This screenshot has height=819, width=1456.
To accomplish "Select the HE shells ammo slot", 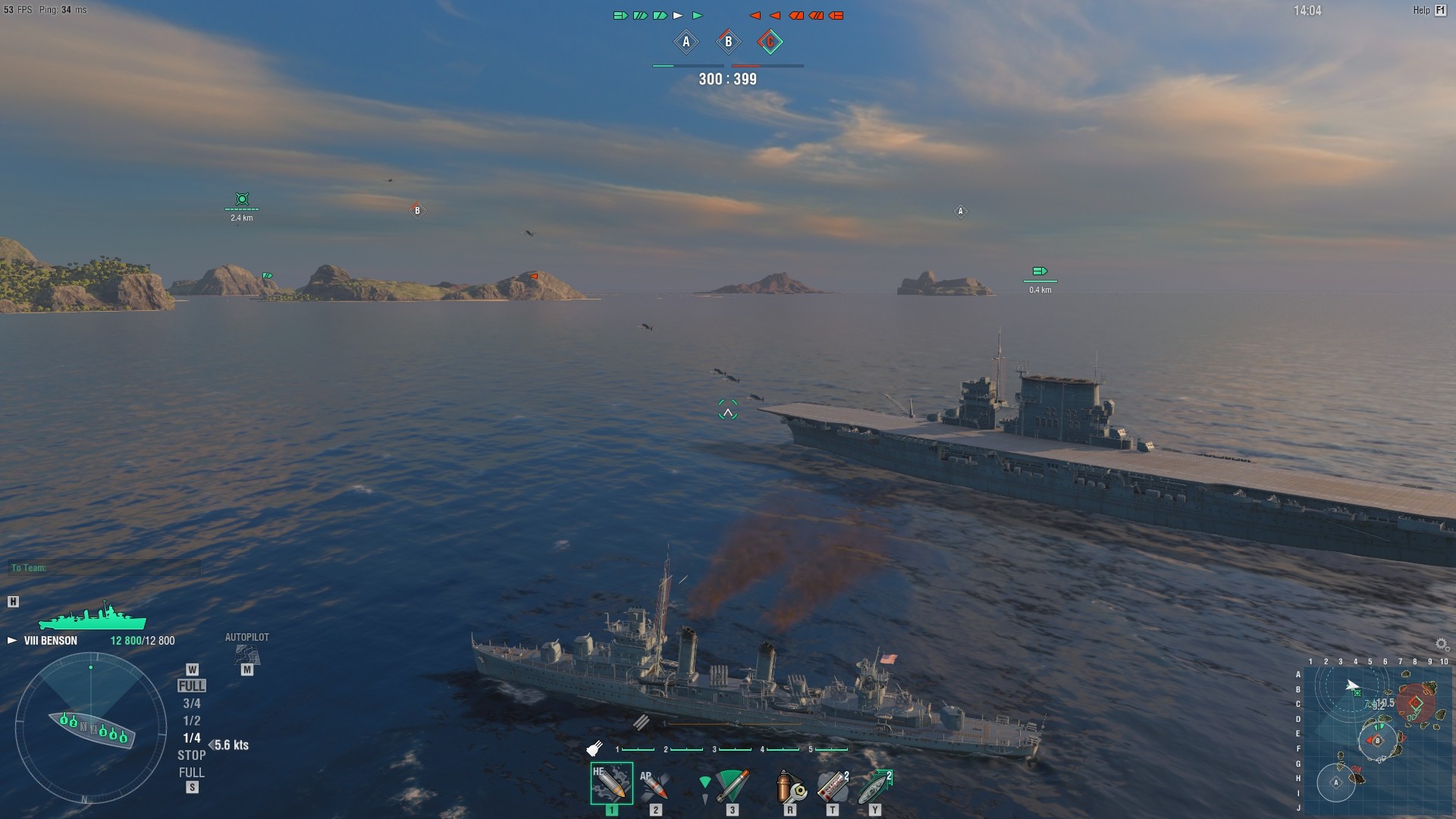I will coord(611,783).
